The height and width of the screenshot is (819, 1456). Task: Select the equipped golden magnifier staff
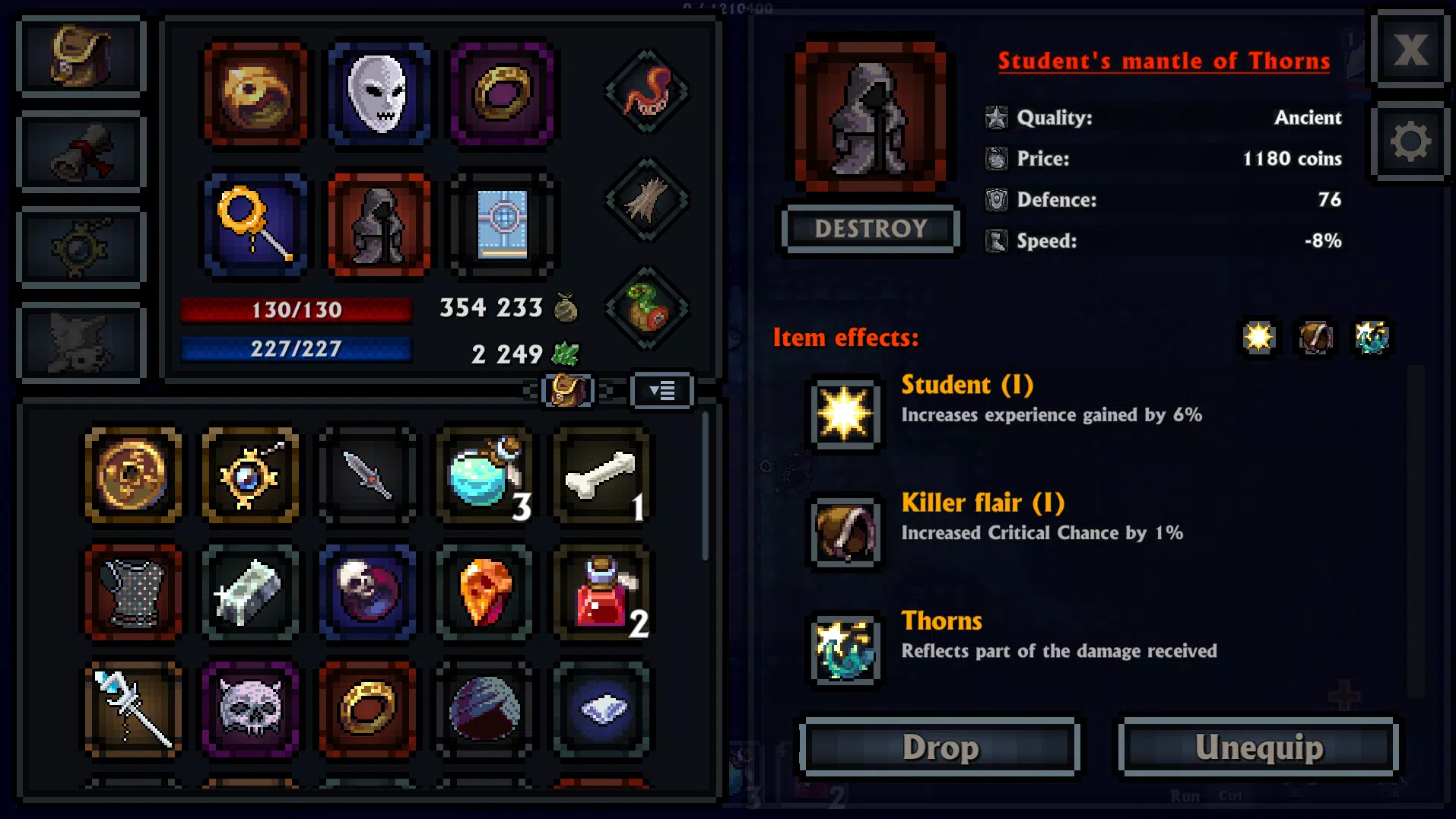255,224
